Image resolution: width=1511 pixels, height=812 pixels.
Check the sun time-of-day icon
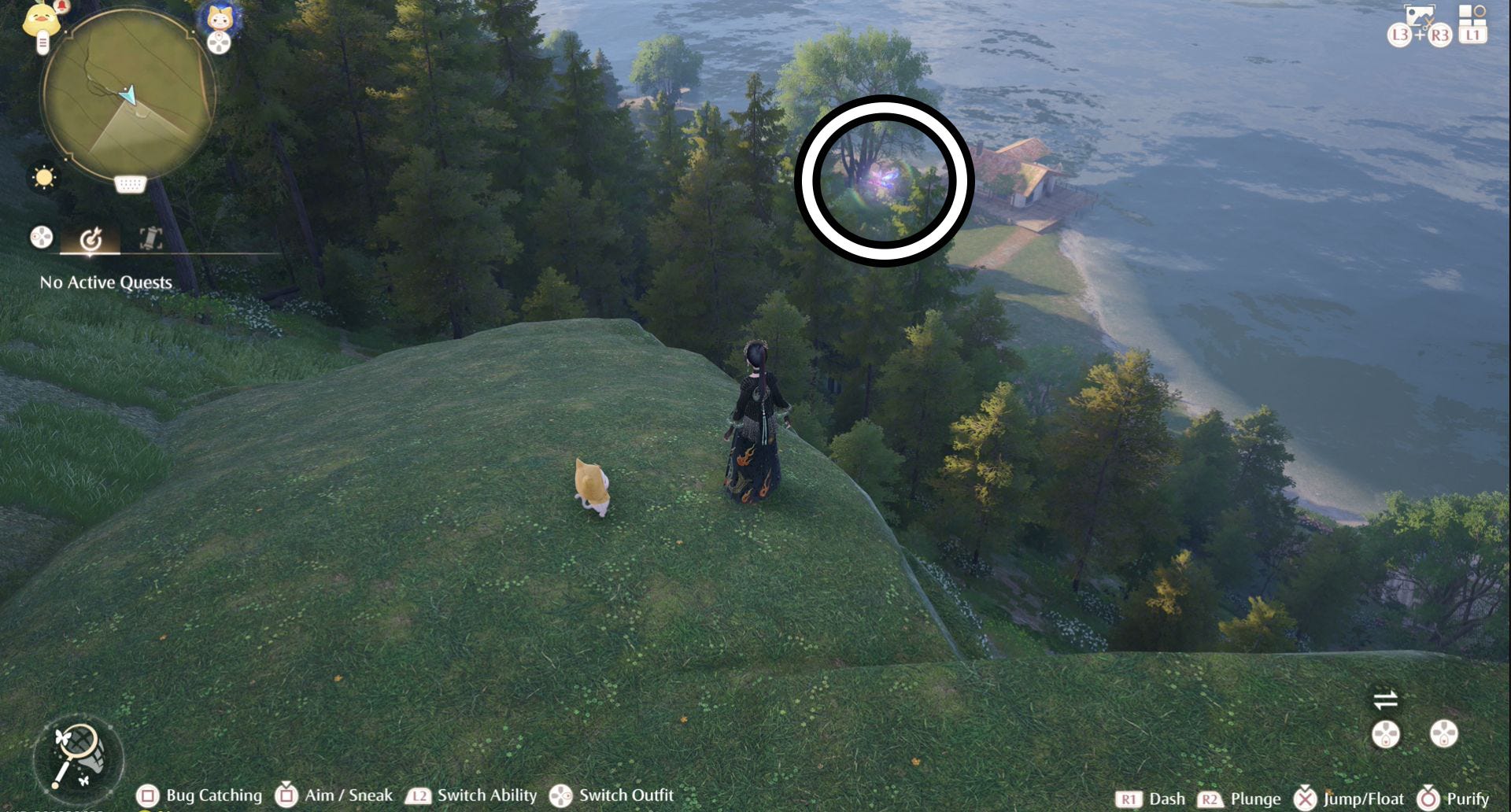point(44,178)
